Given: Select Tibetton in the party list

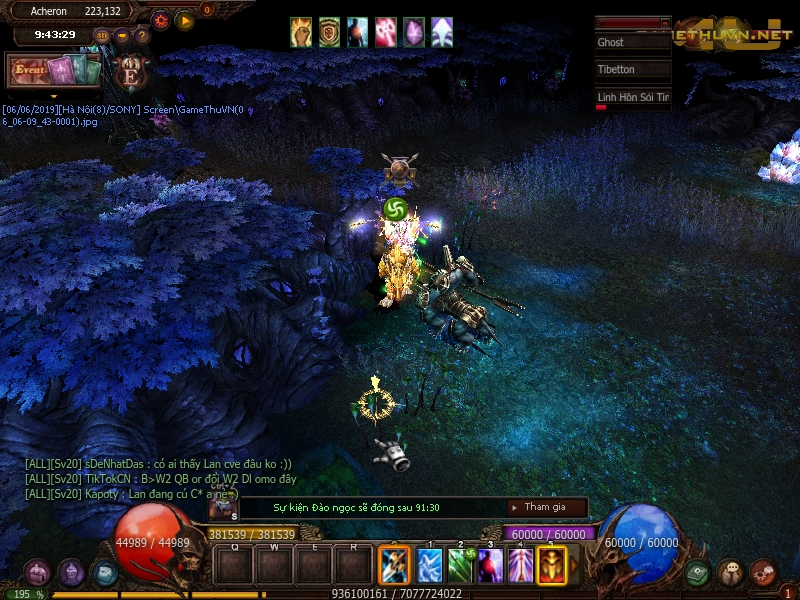Looking at the screenshot, I should tap(632, 70).
